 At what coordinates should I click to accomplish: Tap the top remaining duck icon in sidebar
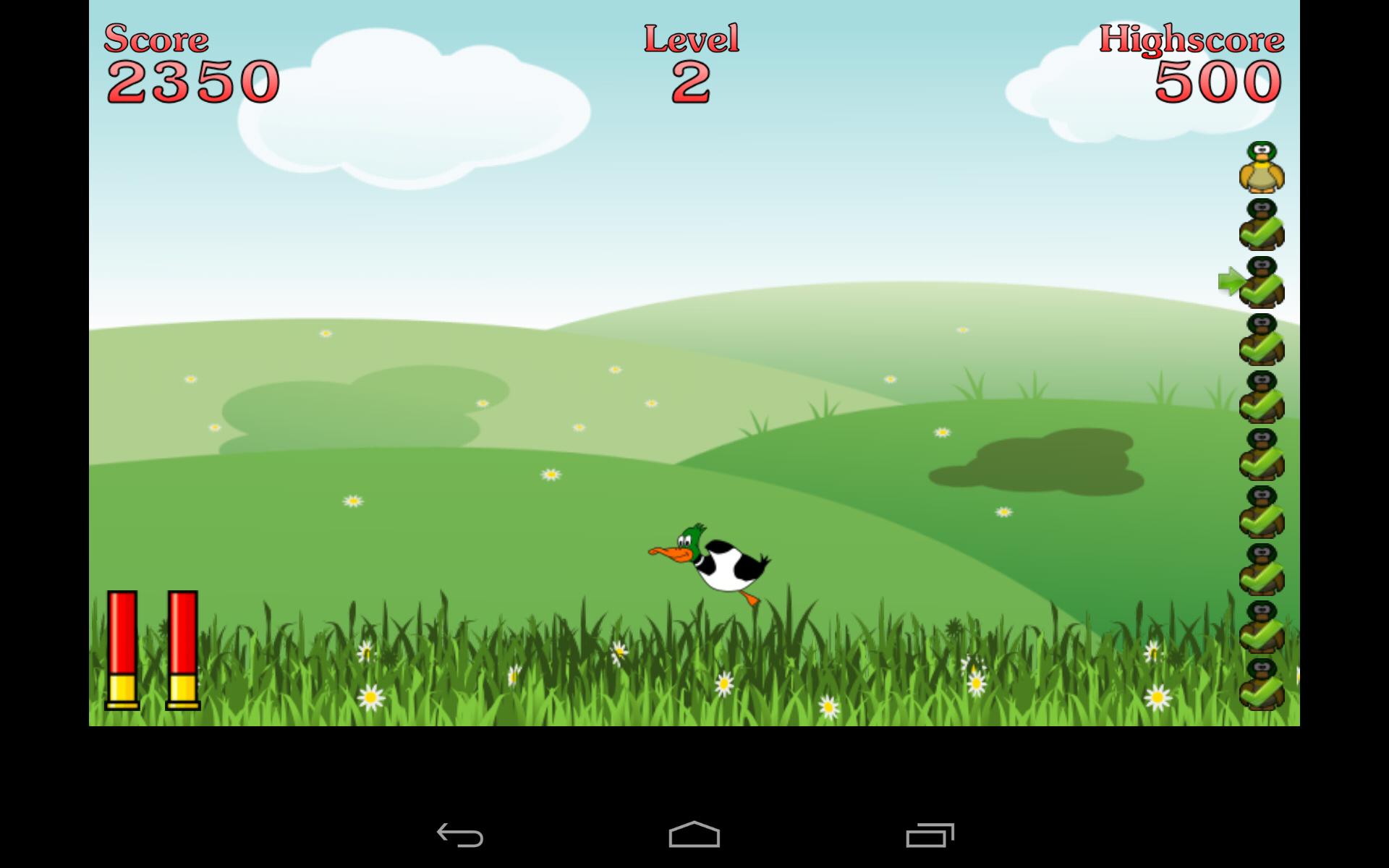[x=1262, y=169]
